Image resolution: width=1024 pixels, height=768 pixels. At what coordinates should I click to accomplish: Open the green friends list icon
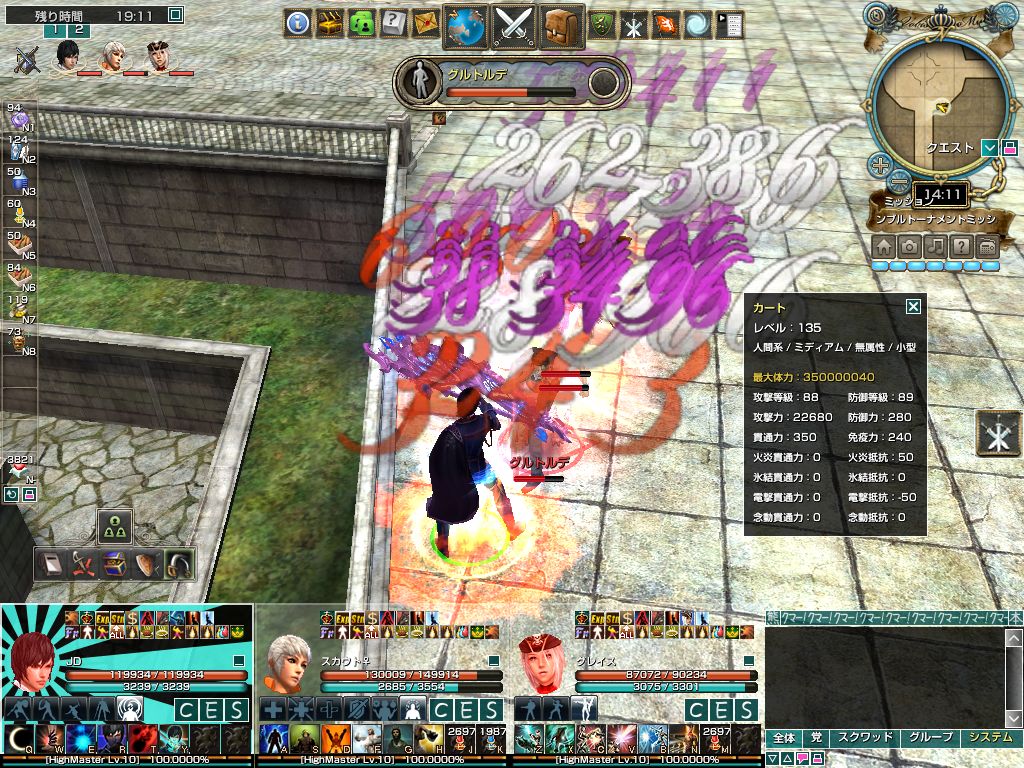[362, 23]
